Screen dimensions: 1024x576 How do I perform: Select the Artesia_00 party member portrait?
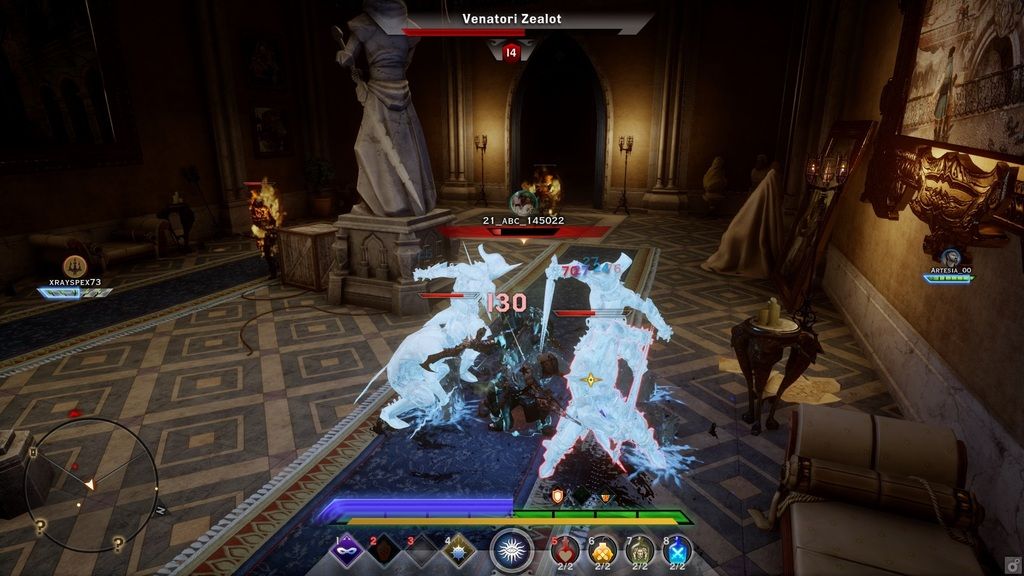[949, 259]
